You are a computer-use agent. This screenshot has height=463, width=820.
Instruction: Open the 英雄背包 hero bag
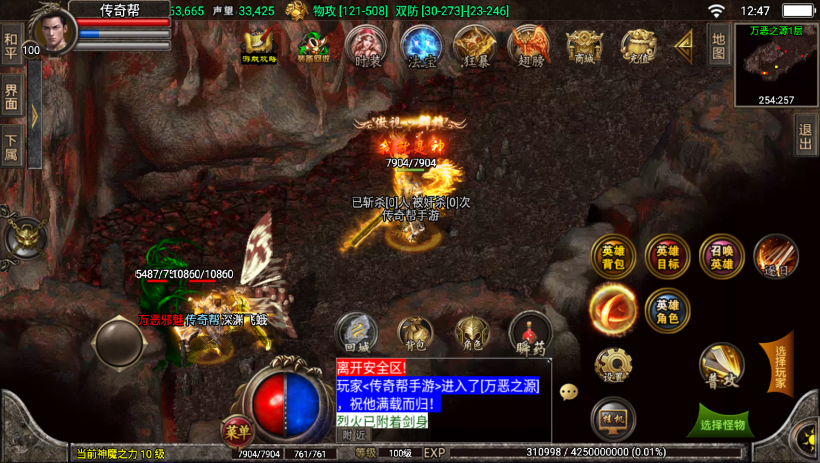tap(613, 257)
